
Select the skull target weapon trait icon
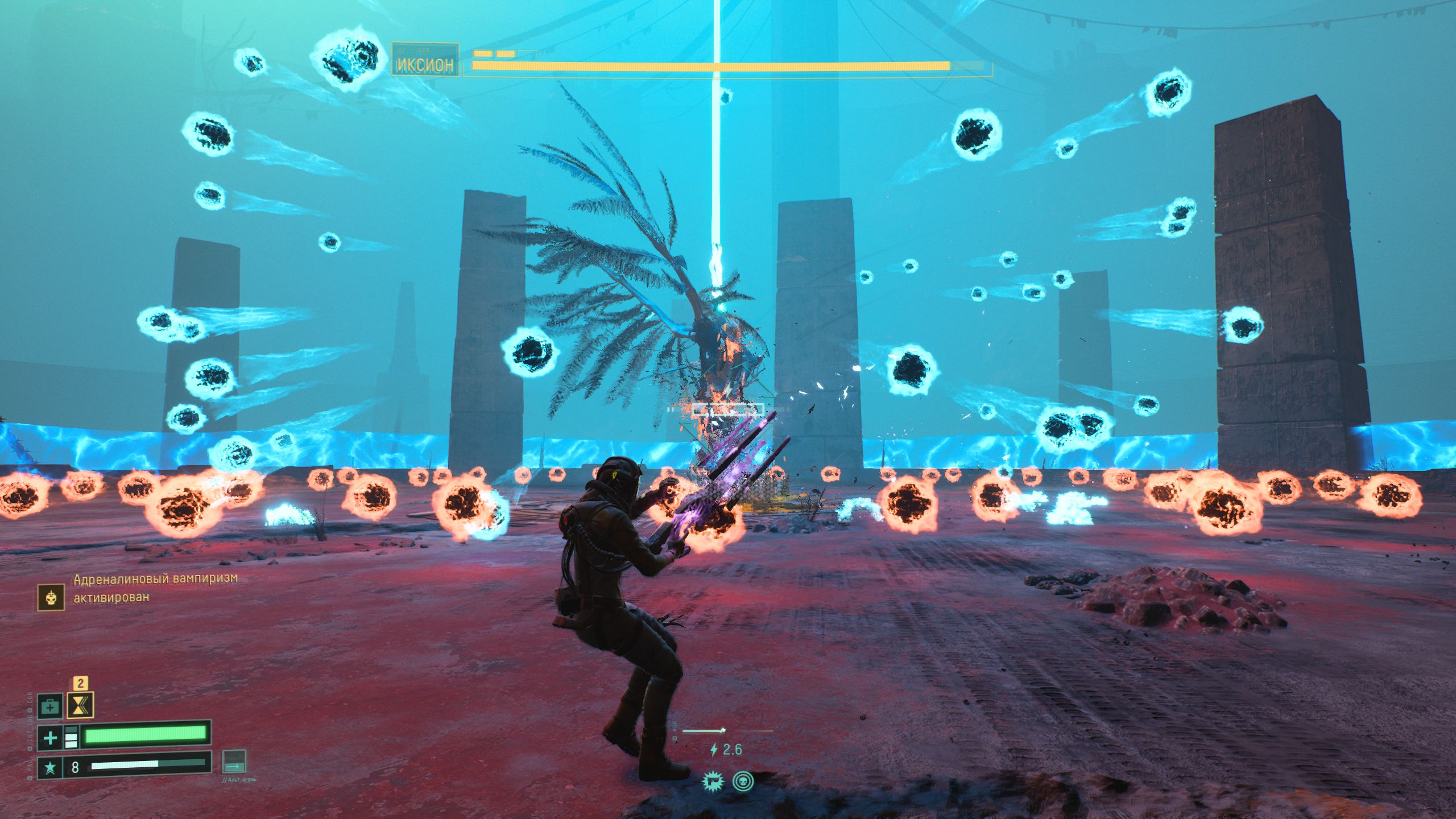click(x=741, y=781)
